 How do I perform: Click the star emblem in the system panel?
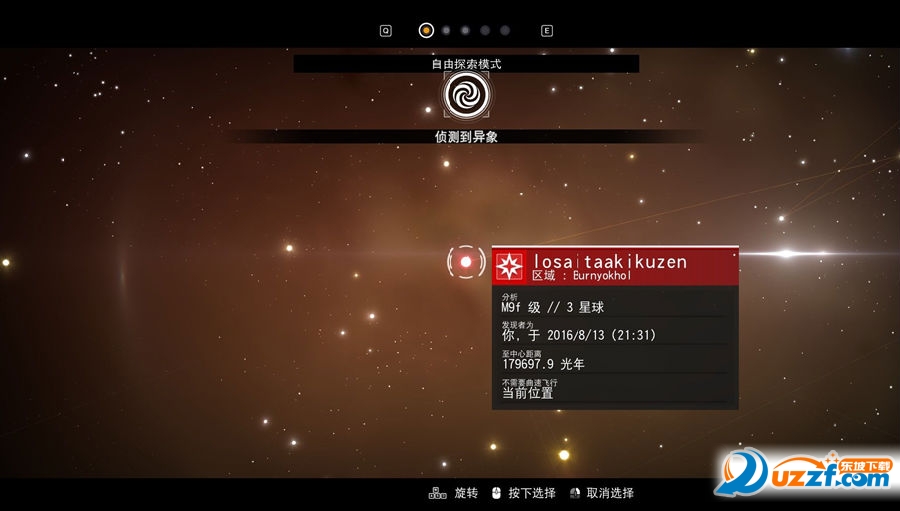509,266
